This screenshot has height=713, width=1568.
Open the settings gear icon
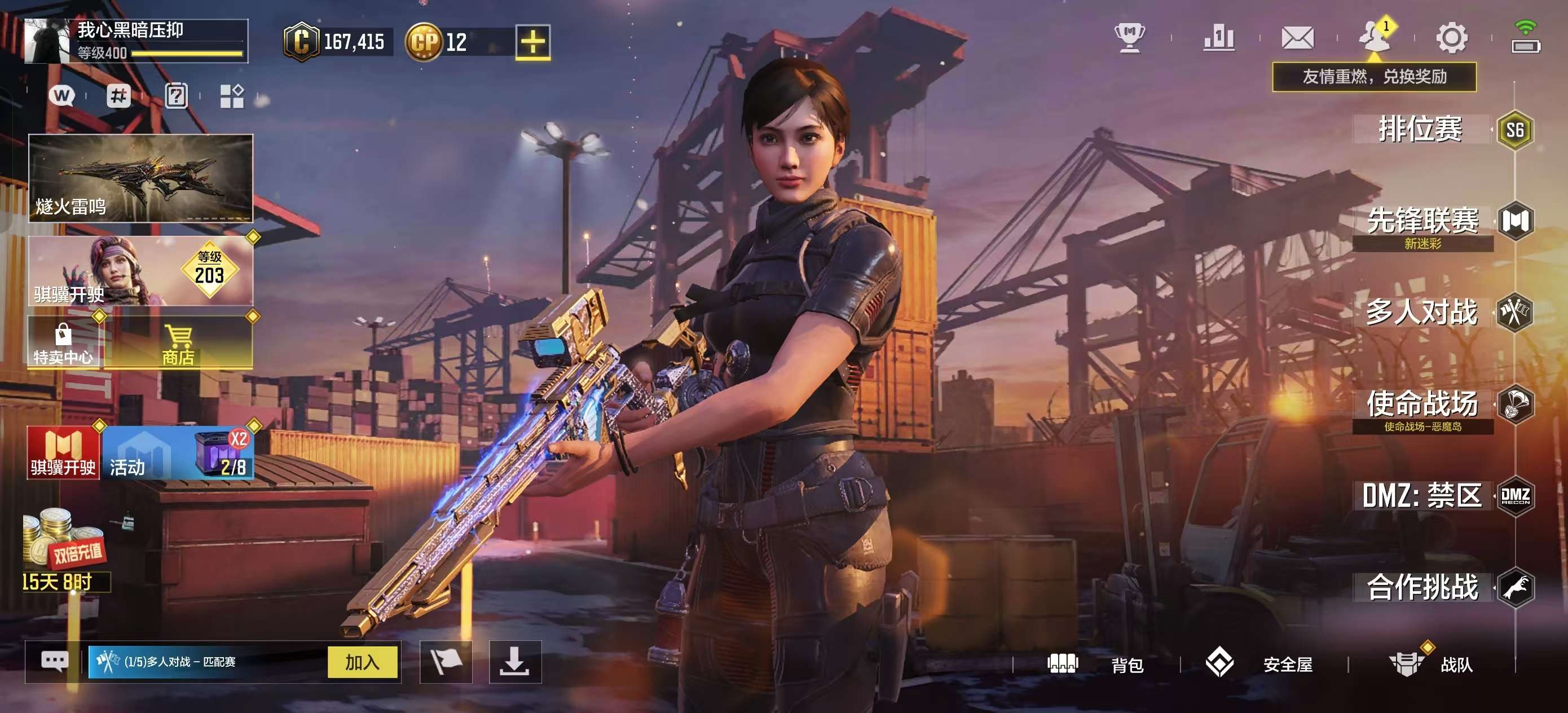1452,38
